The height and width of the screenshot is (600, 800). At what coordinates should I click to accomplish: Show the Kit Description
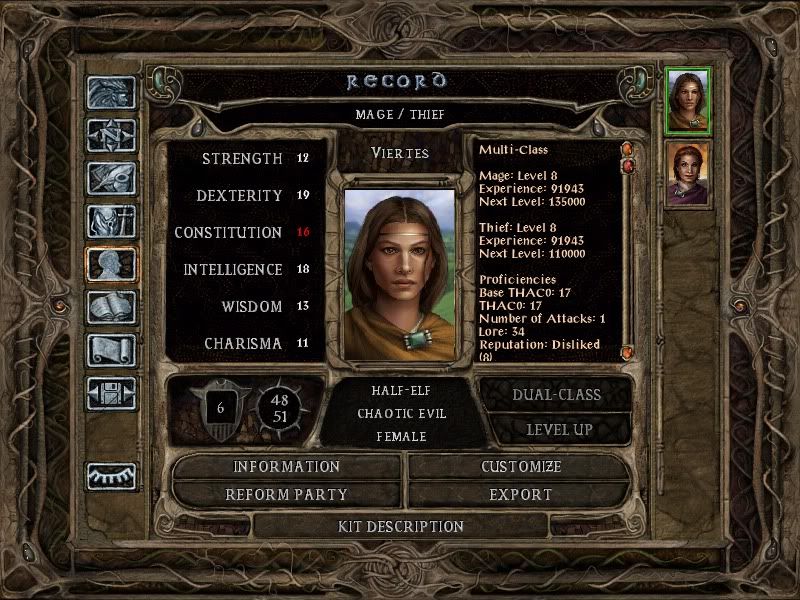[401, 526]
